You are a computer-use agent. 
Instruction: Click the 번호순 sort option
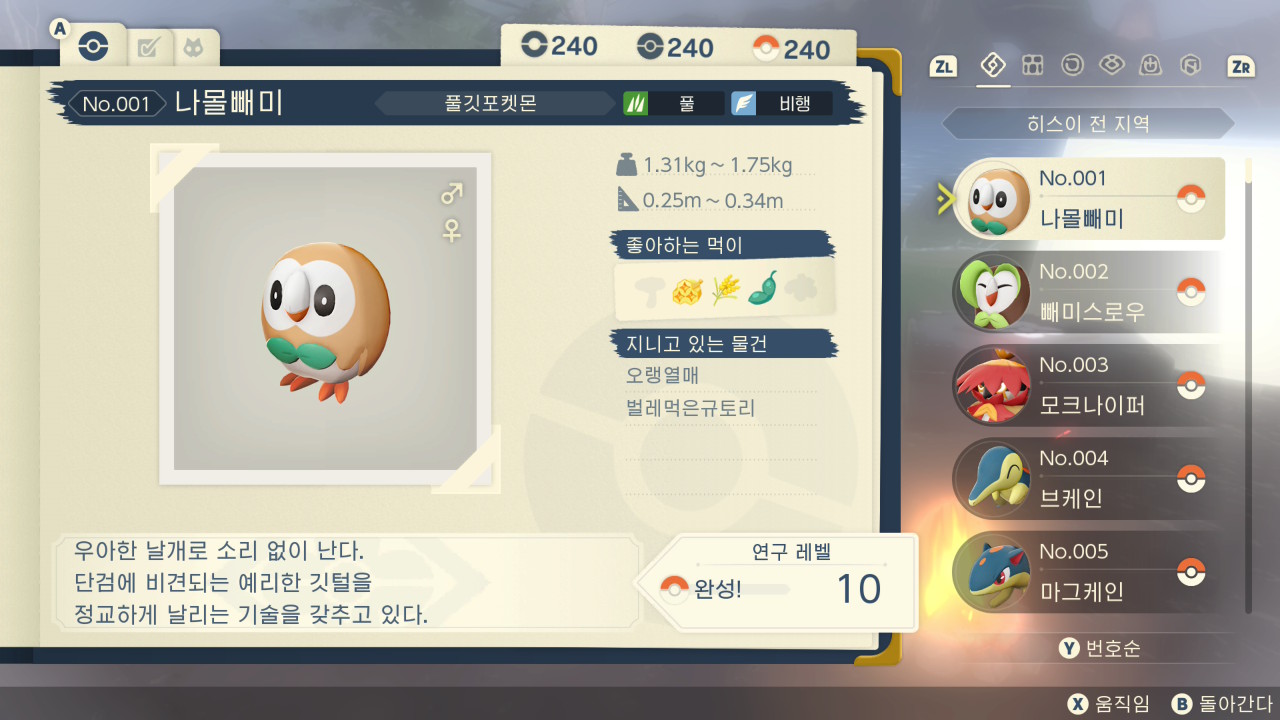point(1100,649)
